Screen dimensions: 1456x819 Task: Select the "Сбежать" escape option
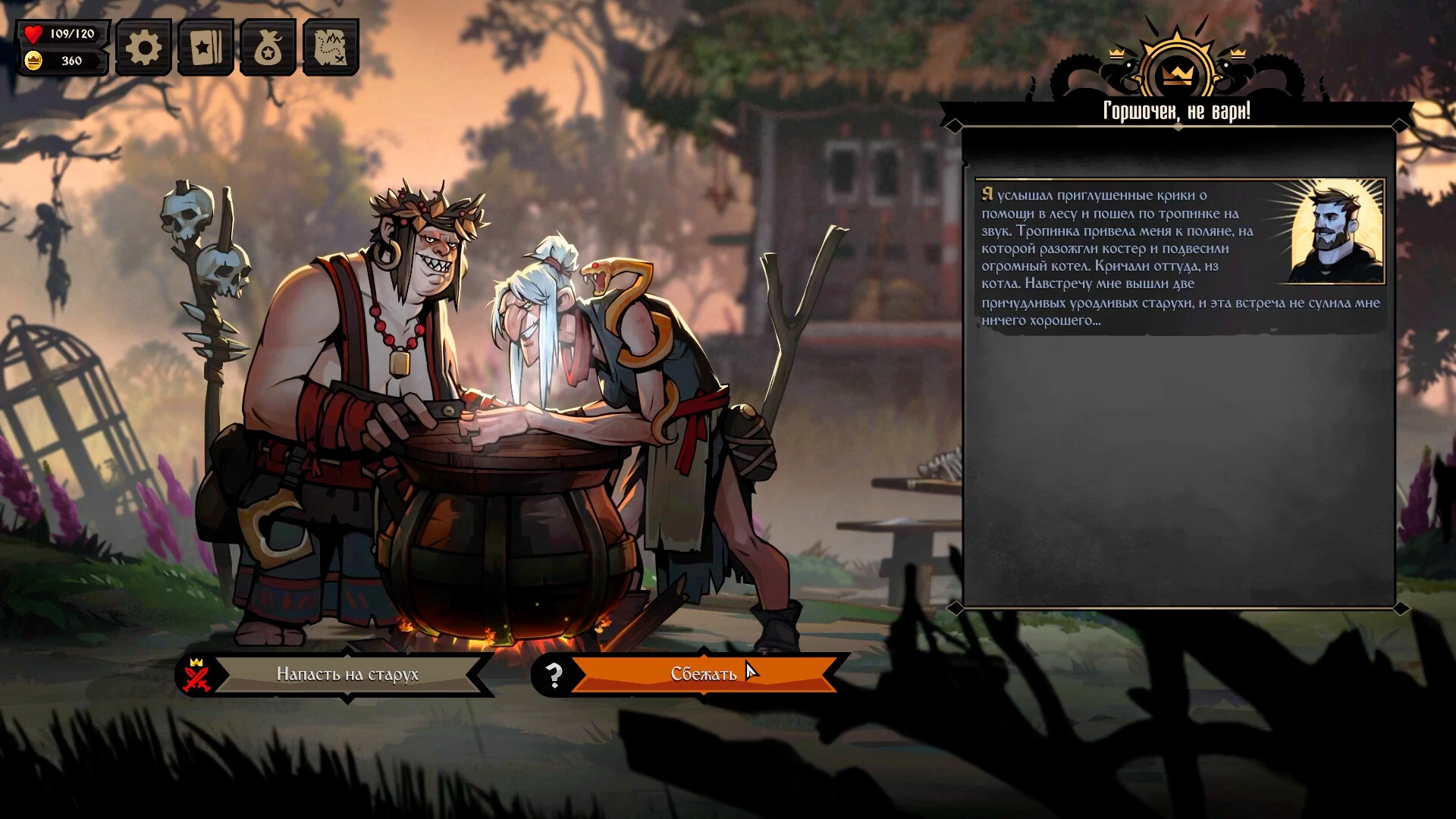coord(703,674)
